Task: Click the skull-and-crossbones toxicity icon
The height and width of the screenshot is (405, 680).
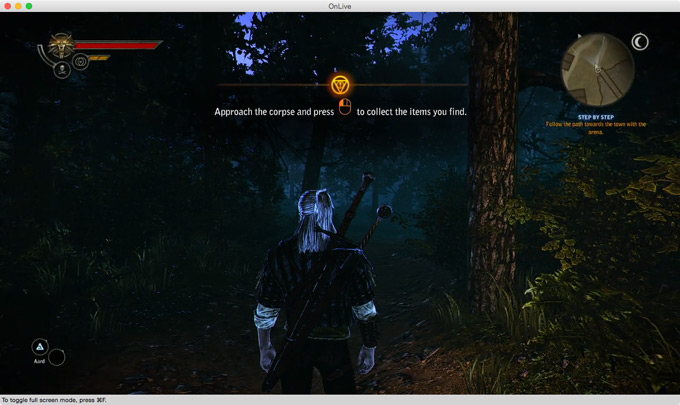Action: coord(62,70)
